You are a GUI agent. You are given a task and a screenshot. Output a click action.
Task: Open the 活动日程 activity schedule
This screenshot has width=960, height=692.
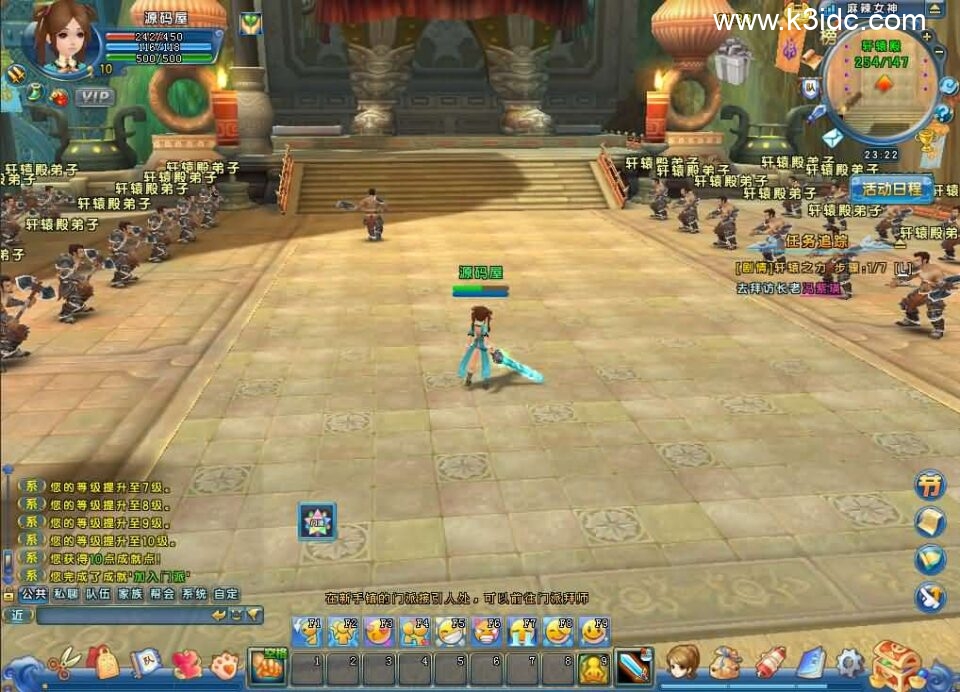891,189
